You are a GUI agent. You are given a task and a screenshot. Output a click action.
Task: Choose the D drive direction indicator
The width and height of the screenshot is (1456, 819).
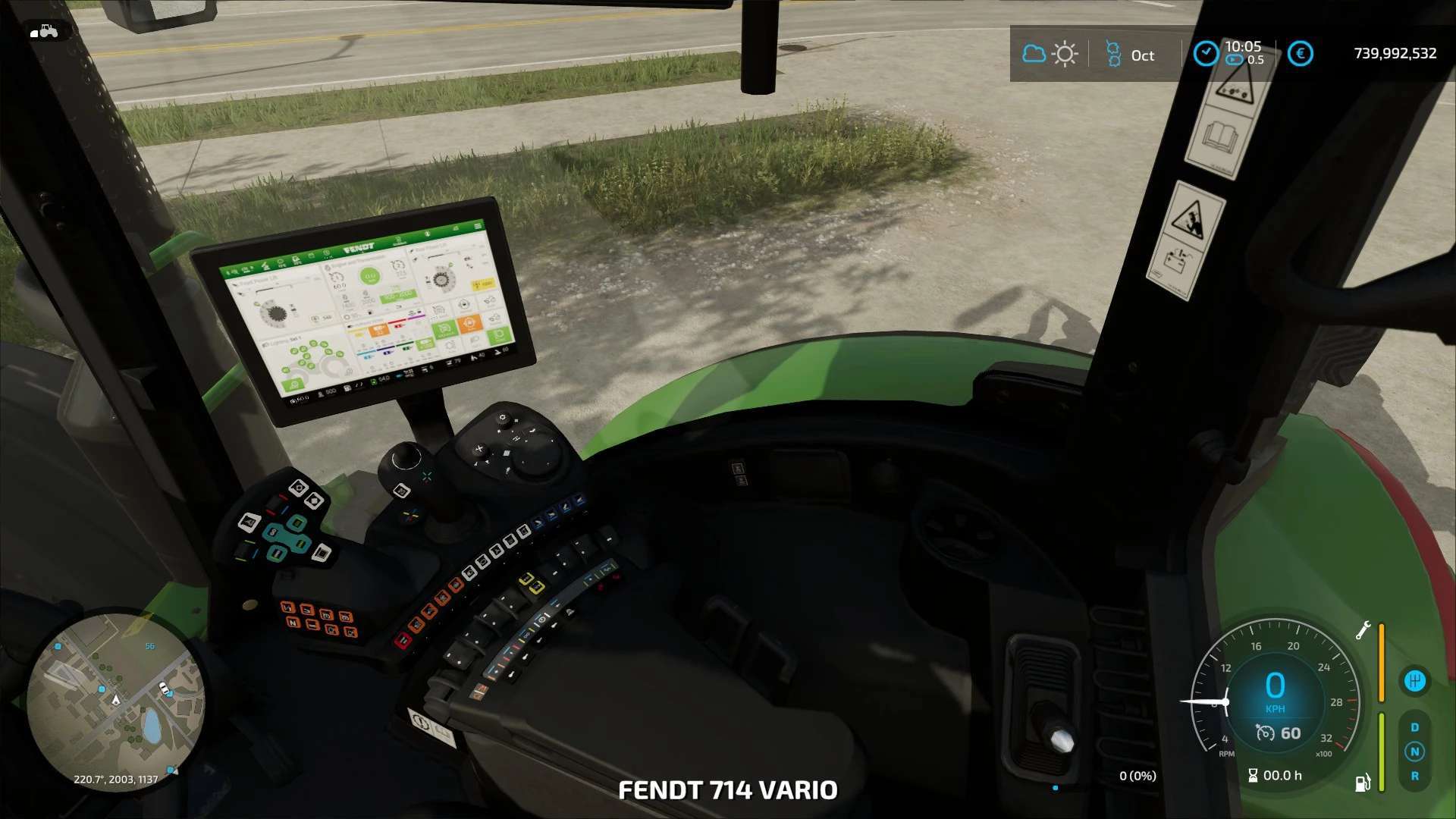1414,727
